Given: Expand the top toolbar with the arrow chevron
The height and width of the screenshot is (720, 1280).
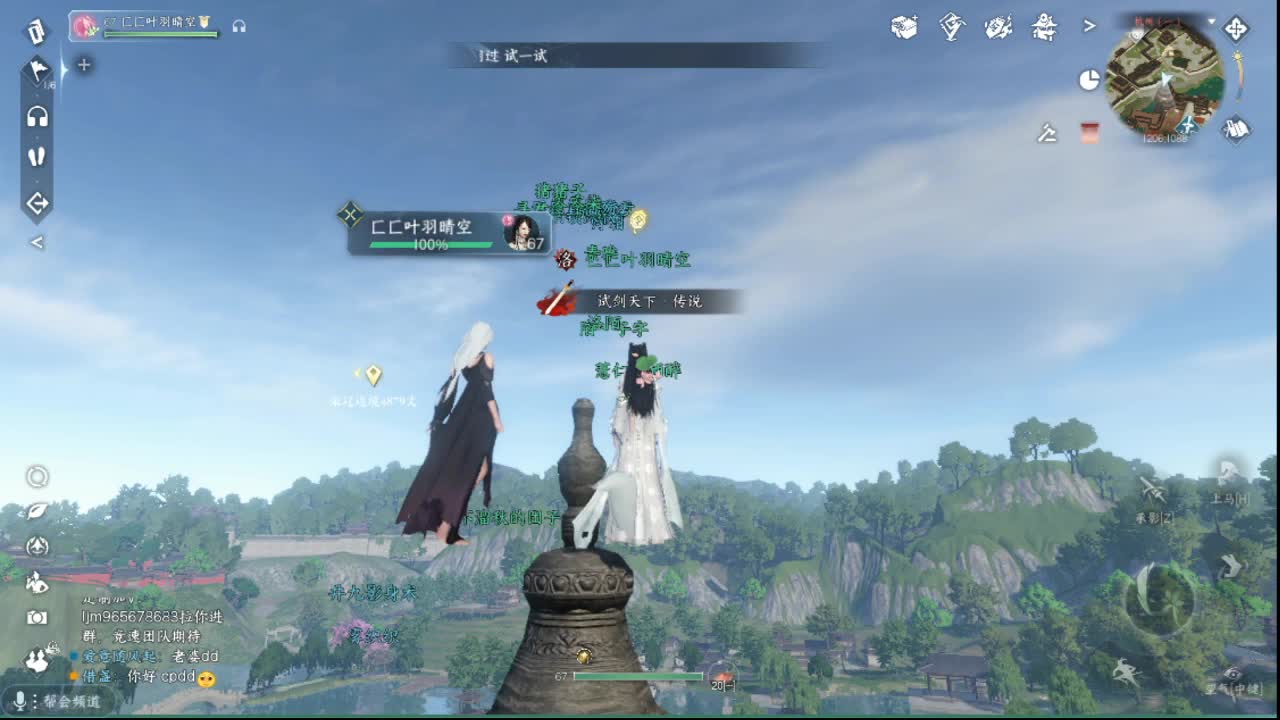Looking at the screenshot, I should click(x=1090, y=27).
